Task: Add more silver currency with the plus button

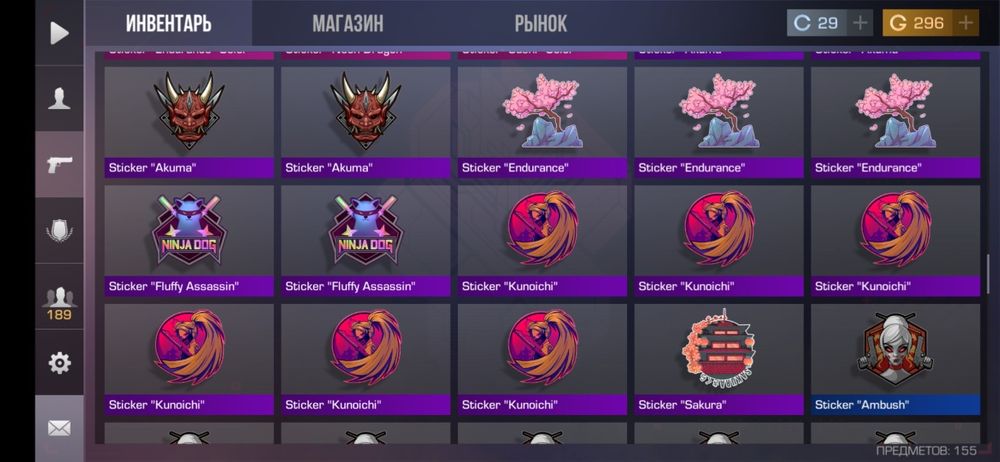Action: [x=860, y=23]
